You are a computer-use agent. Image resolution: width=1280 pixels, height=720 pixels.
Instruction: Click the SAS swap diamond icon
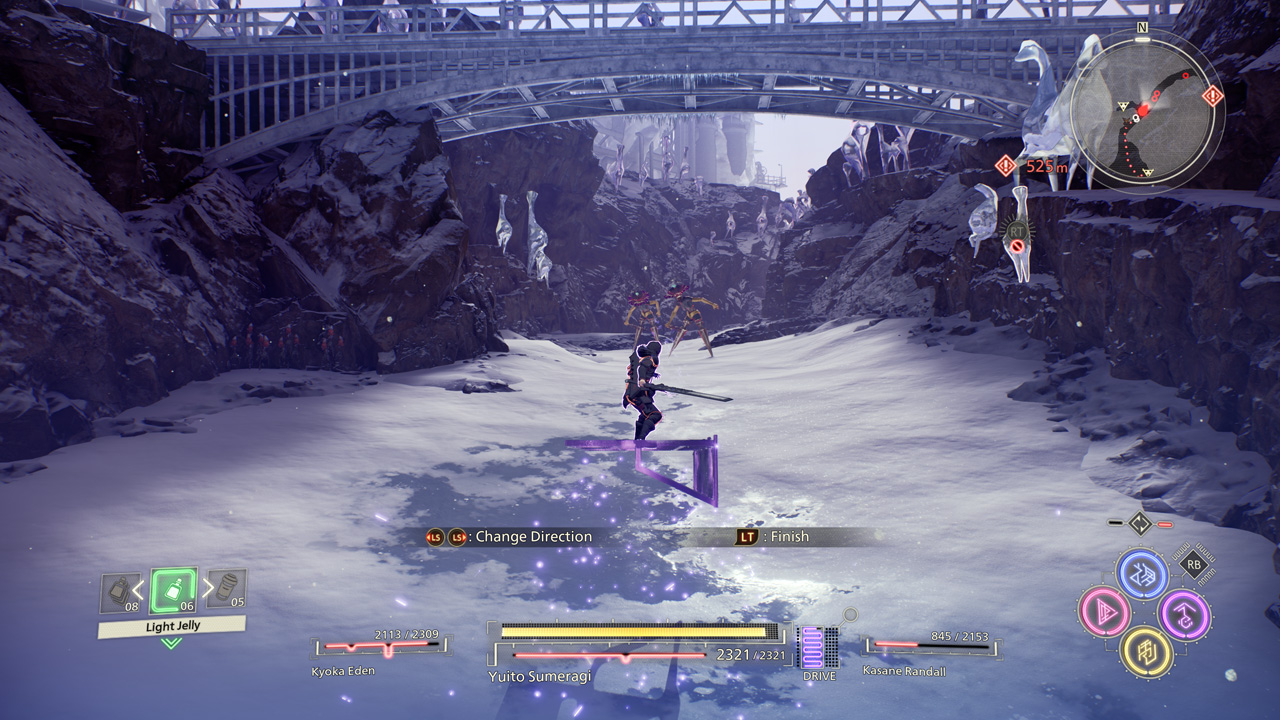click(x=1140, y=523)
